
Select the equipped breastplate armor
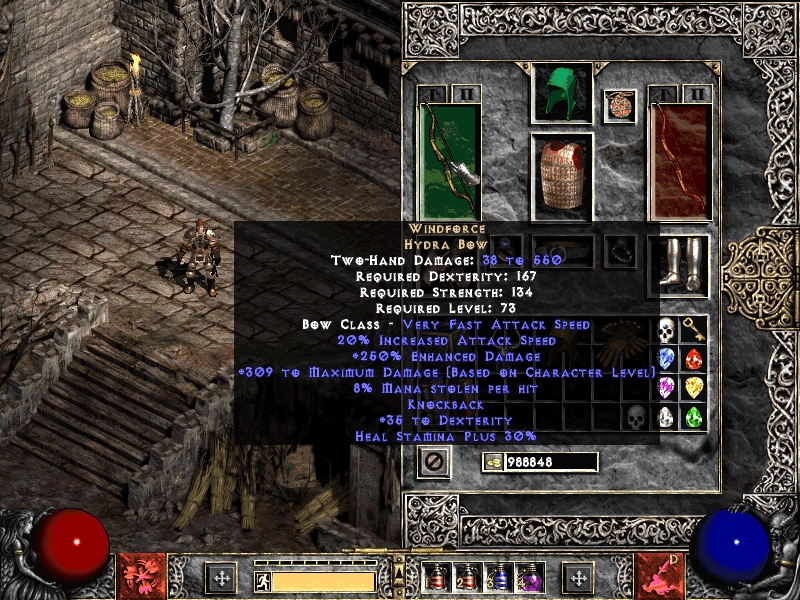[x=561, y=176]
